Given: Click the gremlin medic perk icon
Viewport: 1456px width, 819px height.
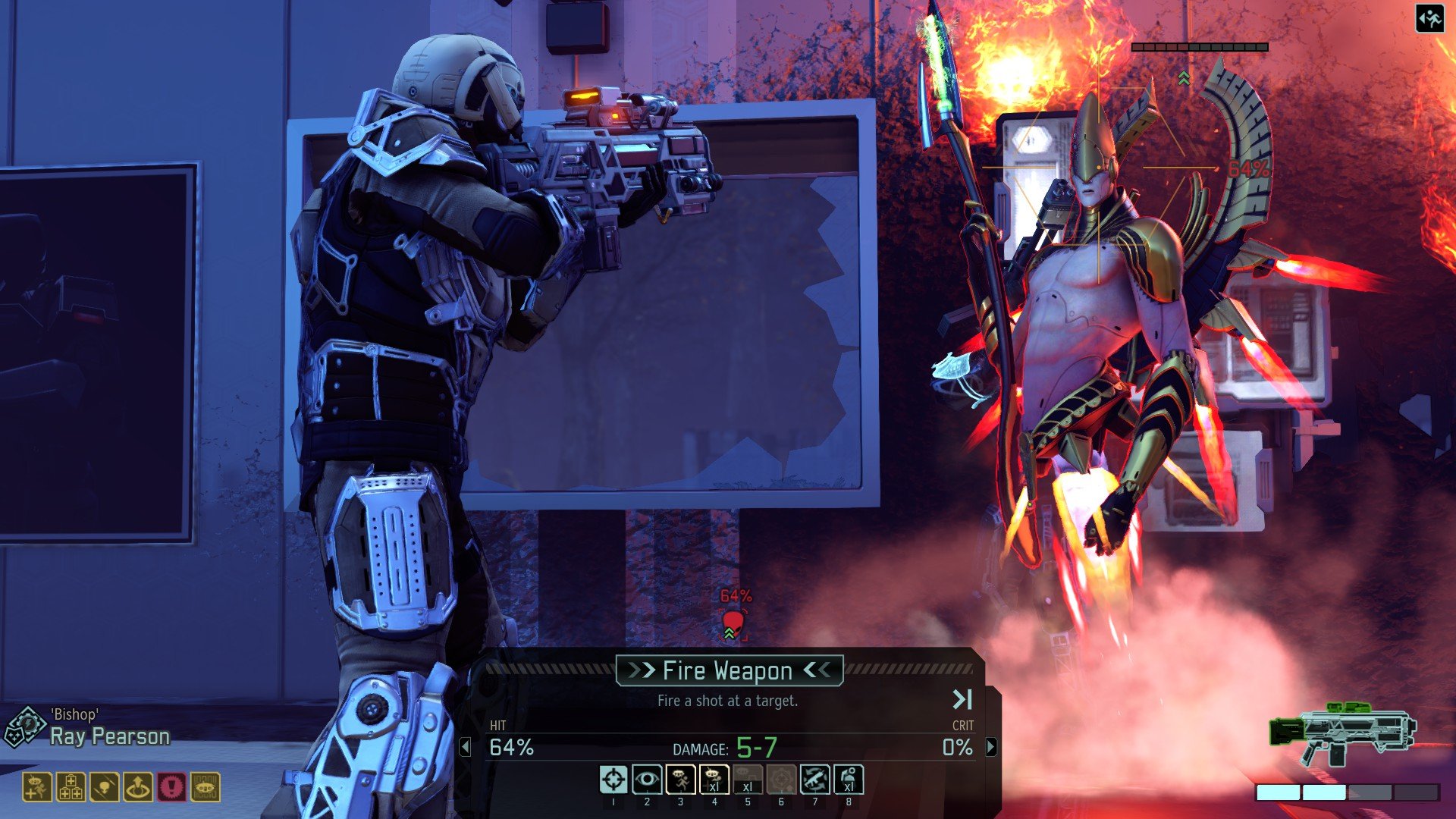Looking at the screenshot, I should tap(37, 787).
